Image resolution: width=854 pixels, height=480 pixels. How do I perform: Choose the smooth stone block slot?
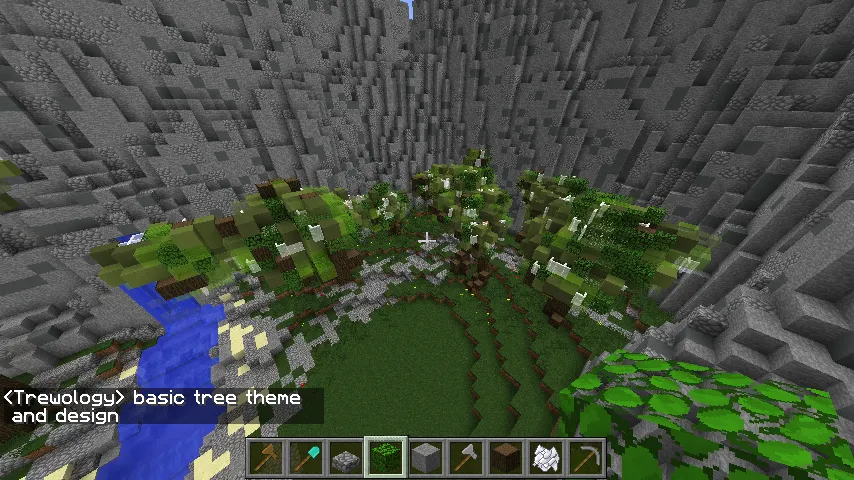click(x=427, y=458)
